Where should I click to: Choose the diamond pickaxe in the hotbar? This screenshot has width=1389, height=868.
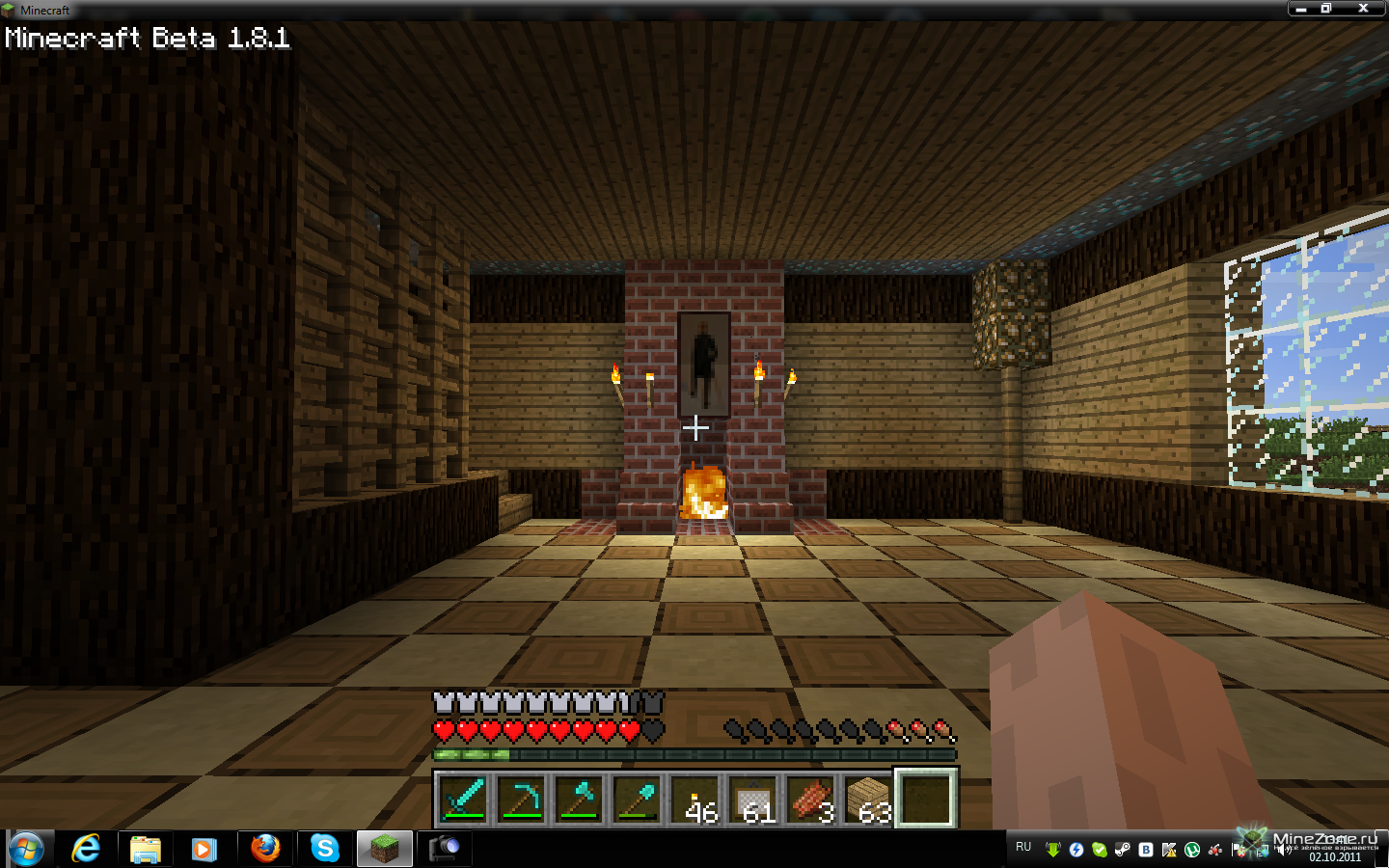(x=522, y=799)
